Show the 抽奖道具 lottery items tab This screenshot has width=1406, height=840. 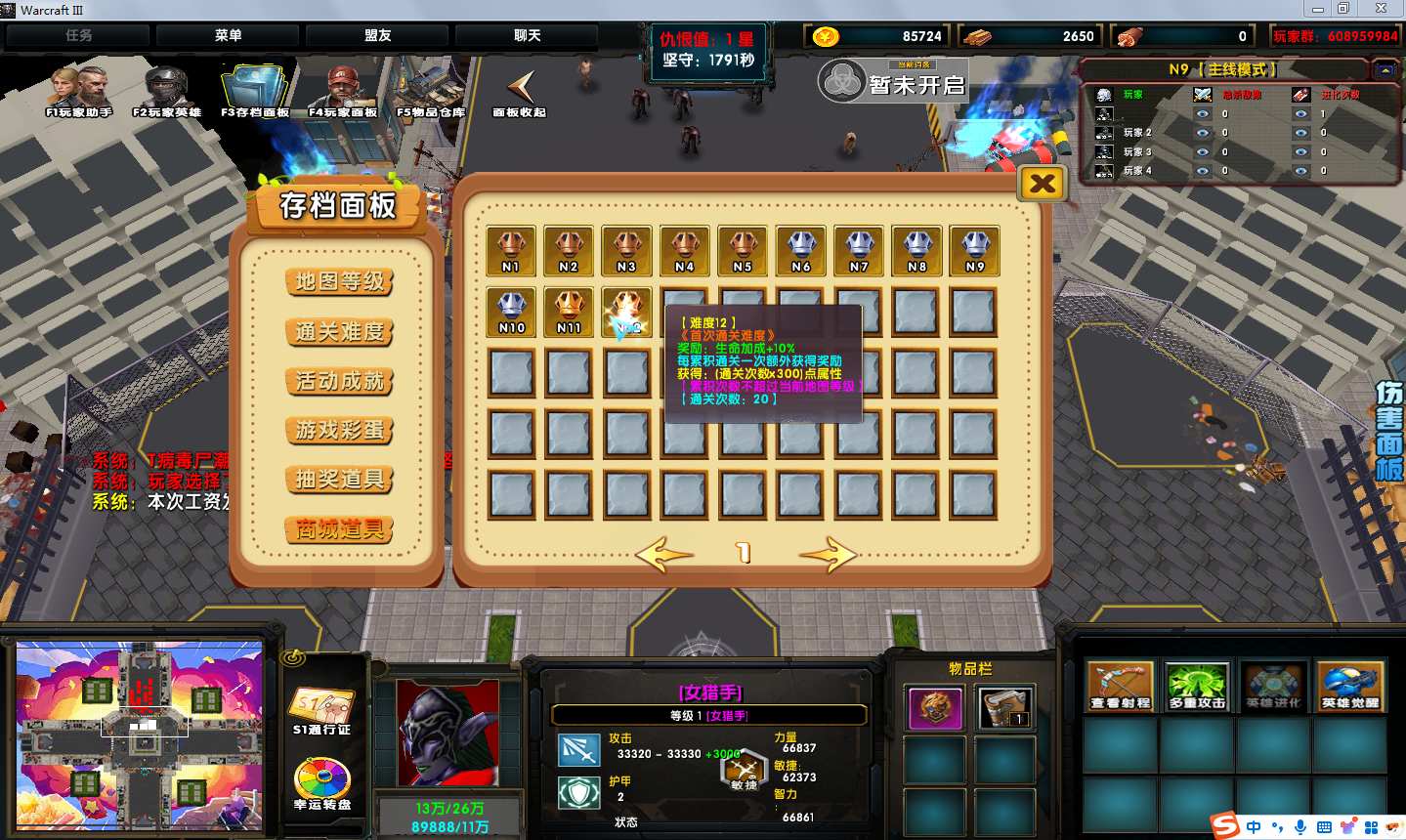tap(340, 480)
